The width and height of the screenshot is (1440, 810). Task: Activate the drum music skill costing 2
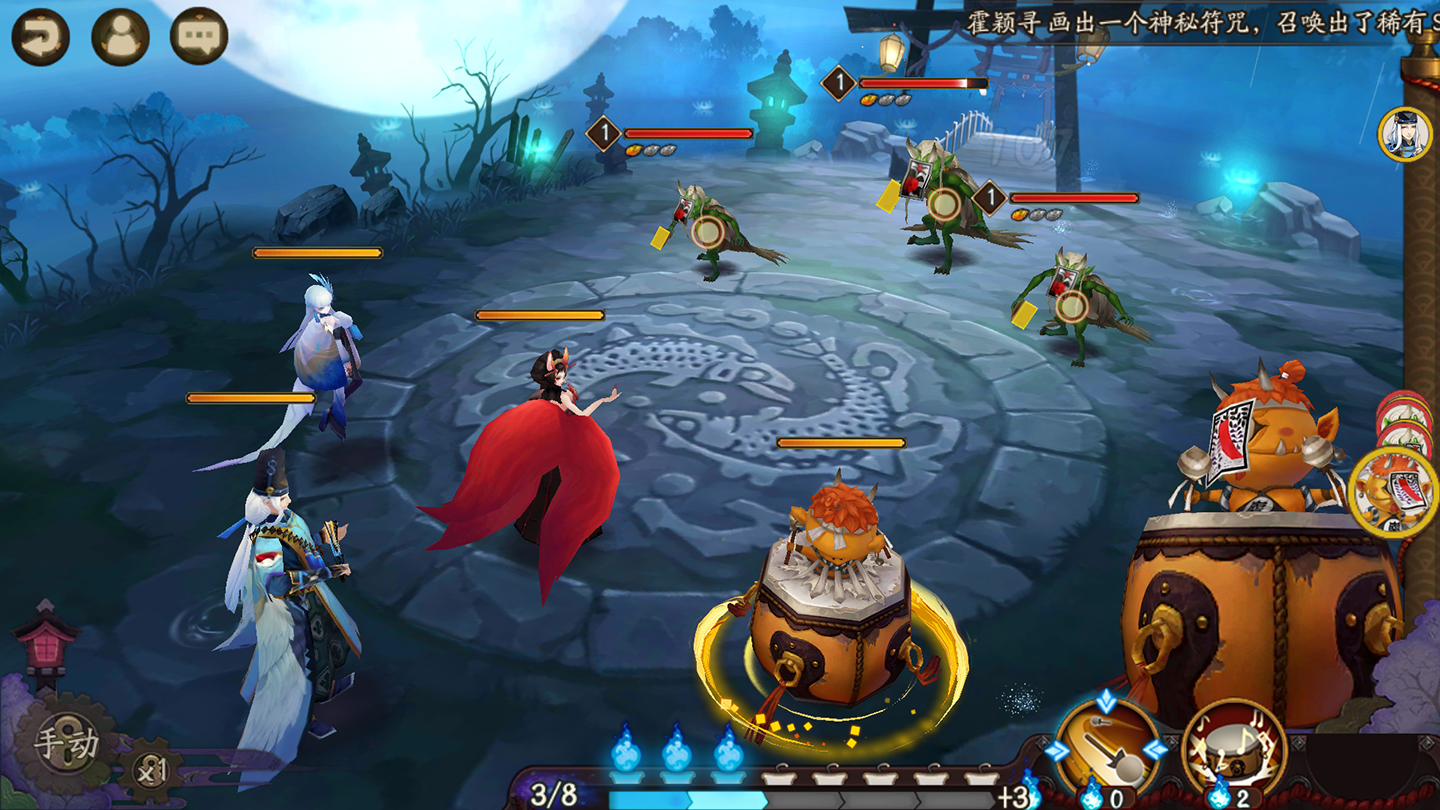(1232, 749)
